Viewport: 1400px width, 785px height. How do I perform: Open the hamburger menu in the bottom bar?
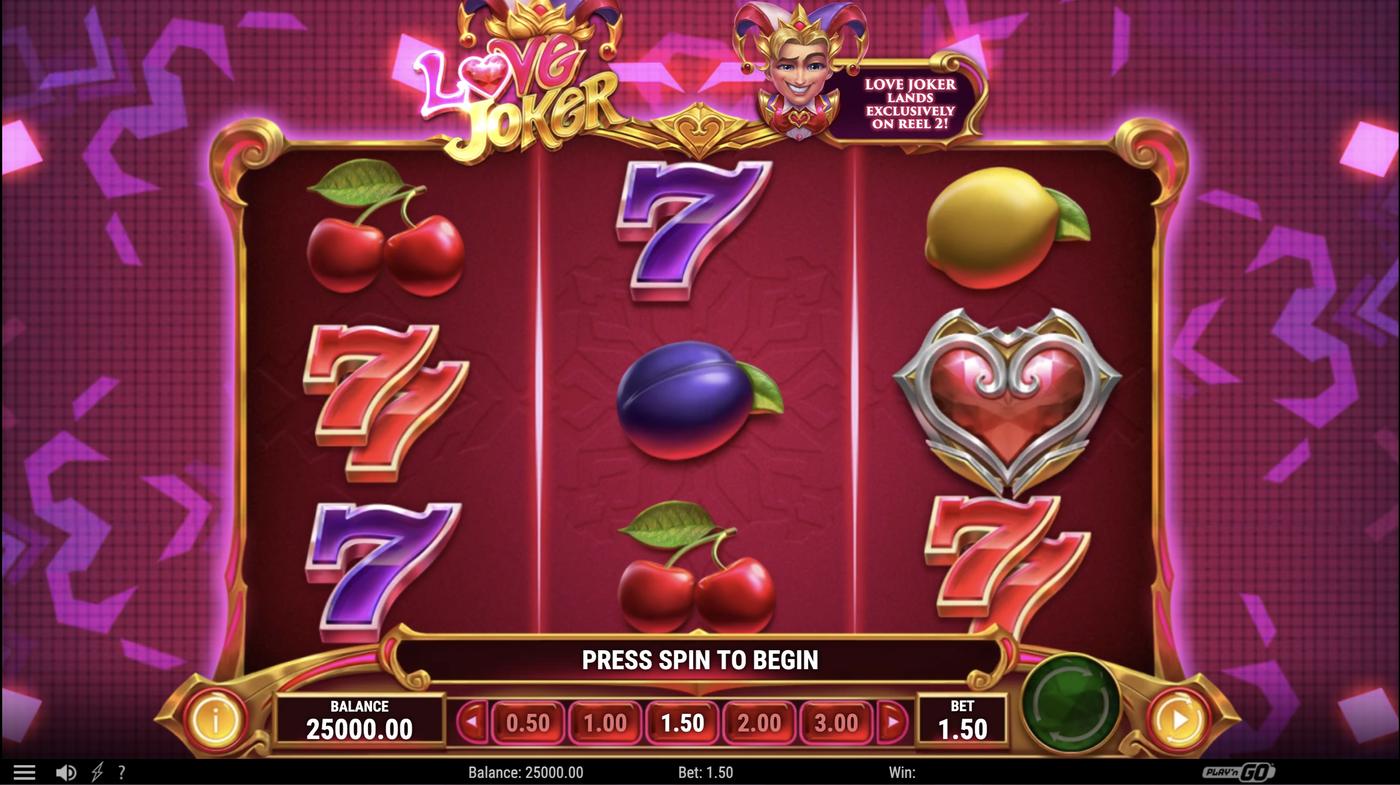(x=24, y=771)
